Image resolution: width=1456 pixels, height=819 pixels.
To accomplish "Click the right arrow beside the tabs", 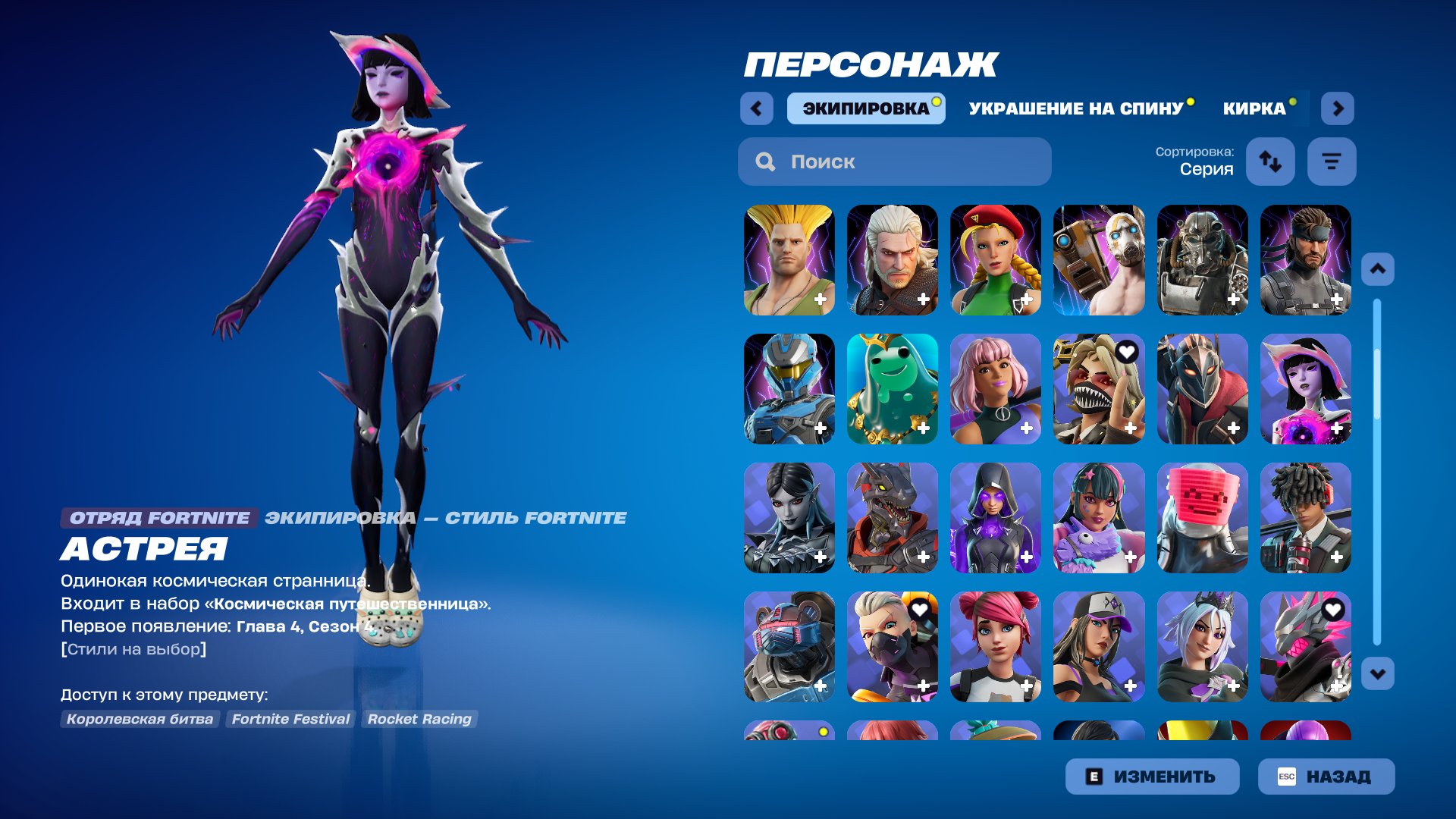I will click(x=1338, y=108).
